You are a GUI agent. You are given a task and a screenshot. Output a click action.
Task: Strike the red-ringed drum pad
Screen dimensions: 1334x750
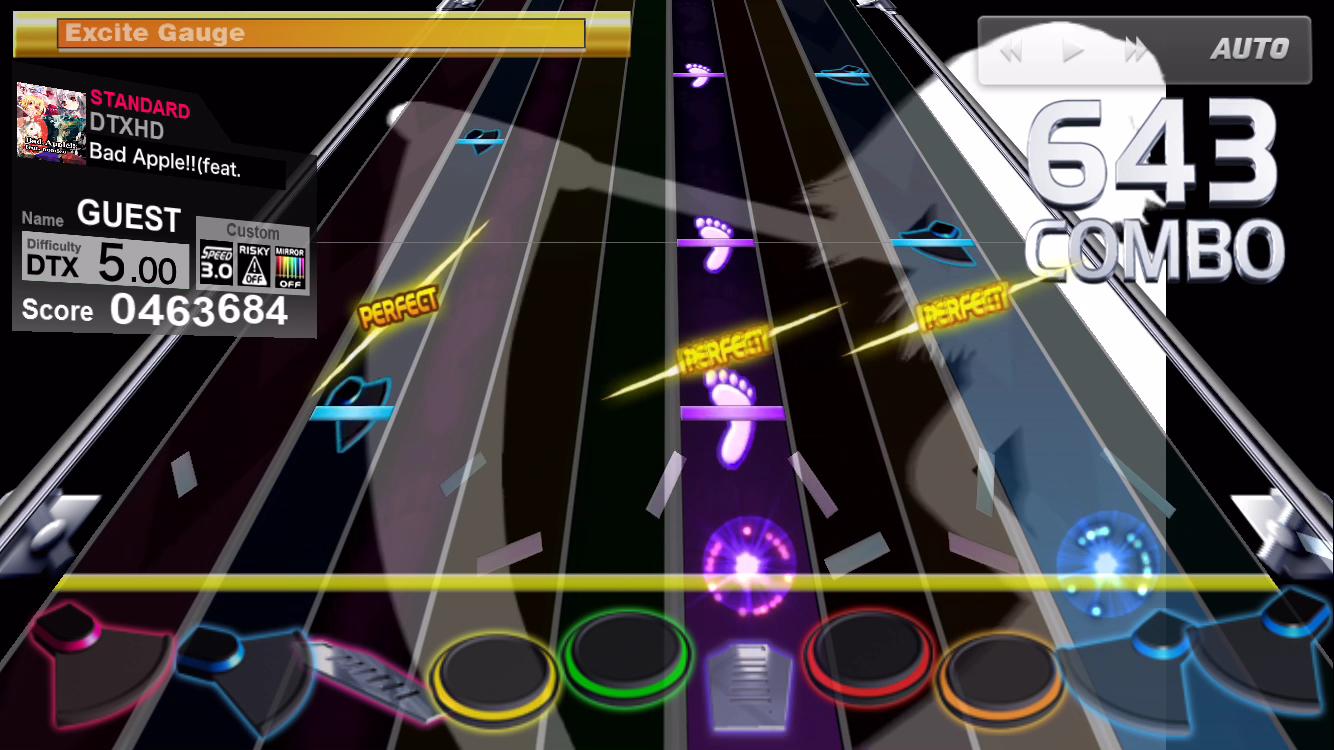868,655
